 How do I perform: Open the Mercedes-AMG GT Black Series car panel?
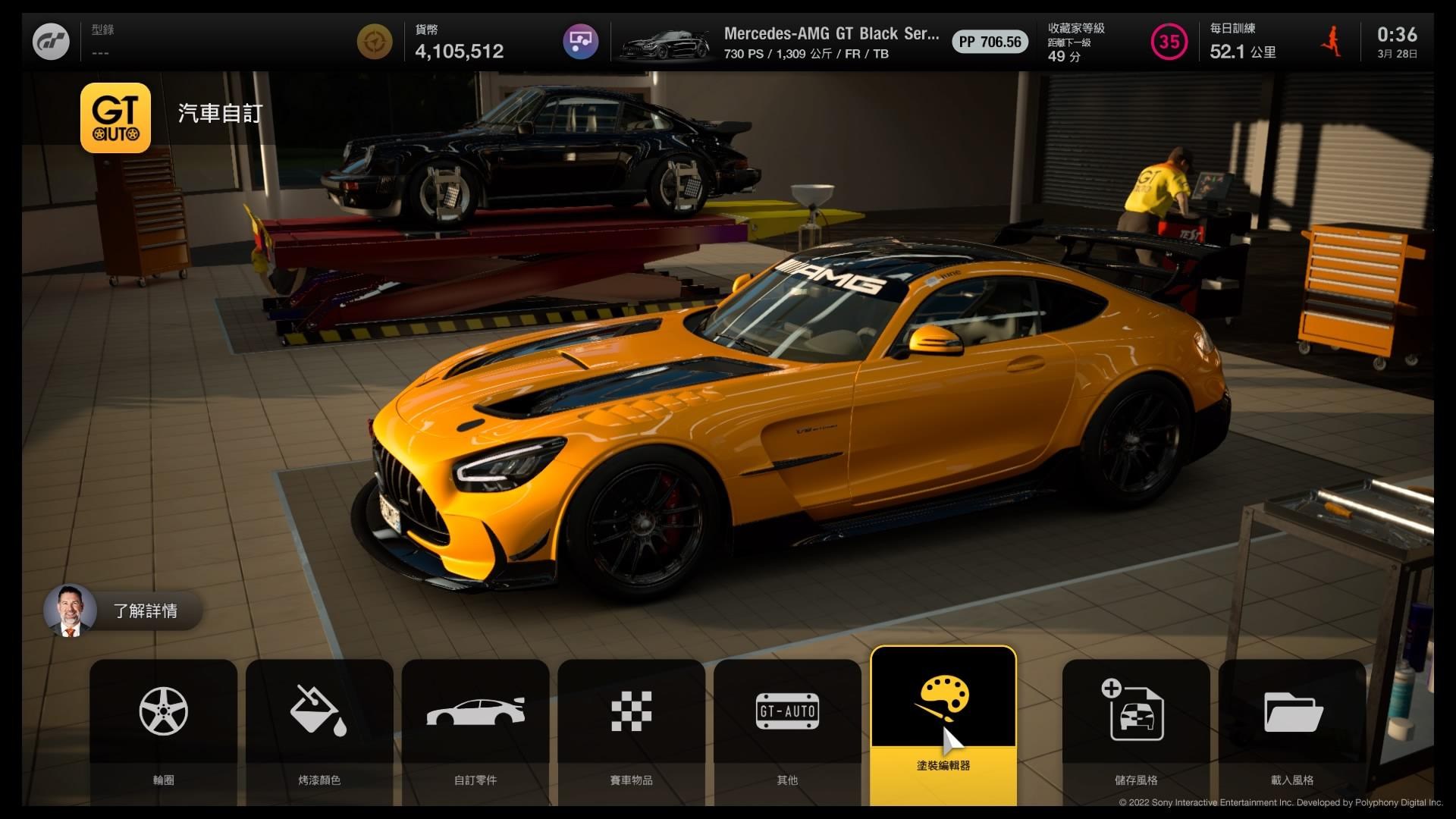click(x=823, y=42)
